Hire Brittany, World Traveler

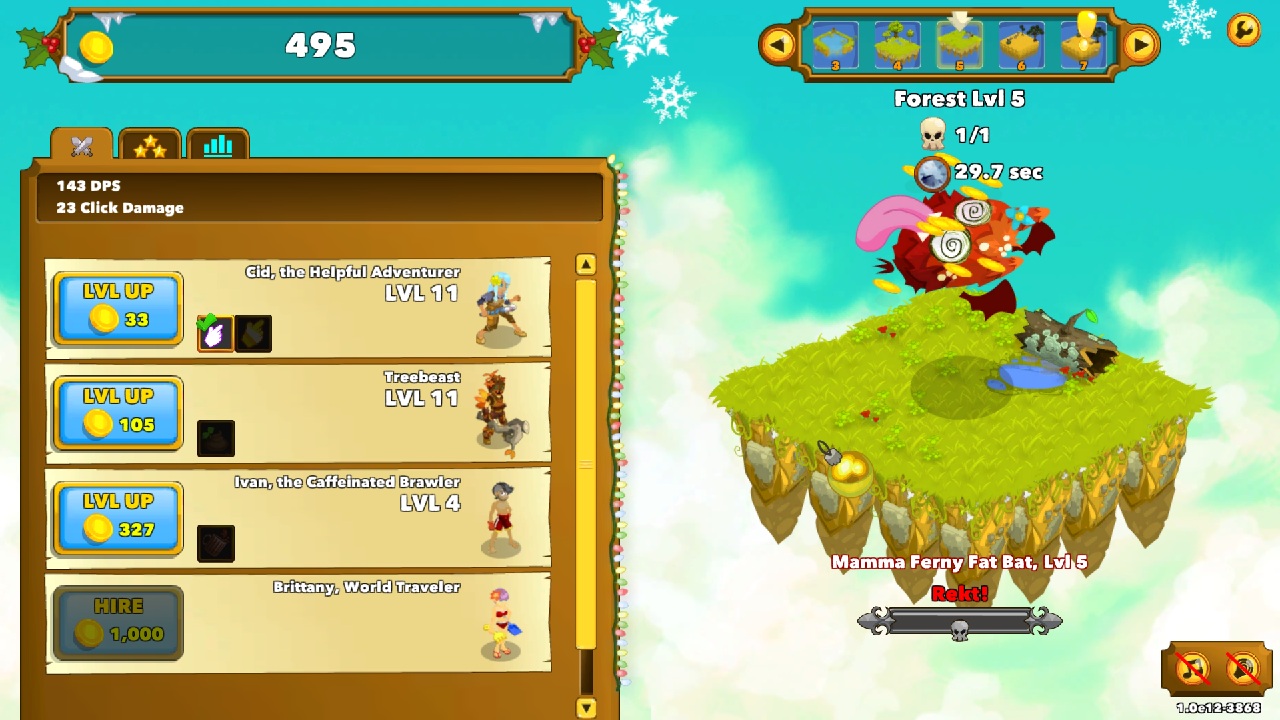pos(118,623)
